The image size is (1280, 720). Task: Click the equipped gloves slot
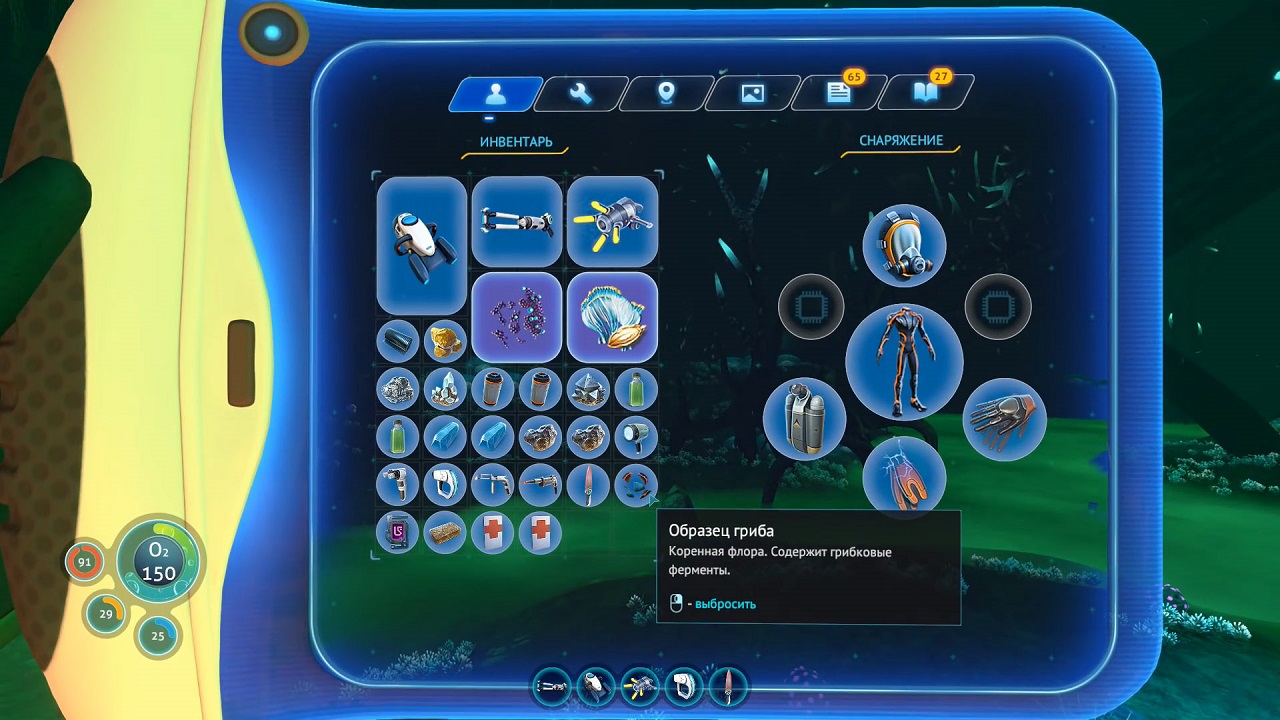(x=1004, y=418)
